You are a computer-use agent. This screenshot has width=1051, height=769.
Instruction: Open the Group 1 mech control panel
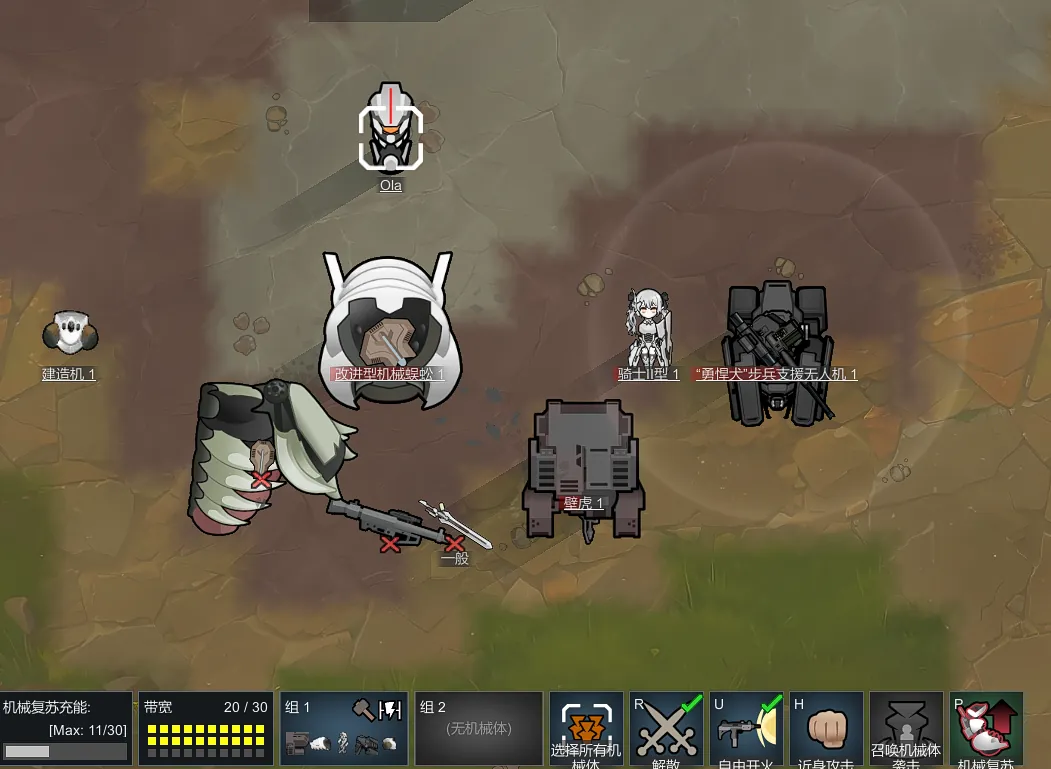(345, 729)
